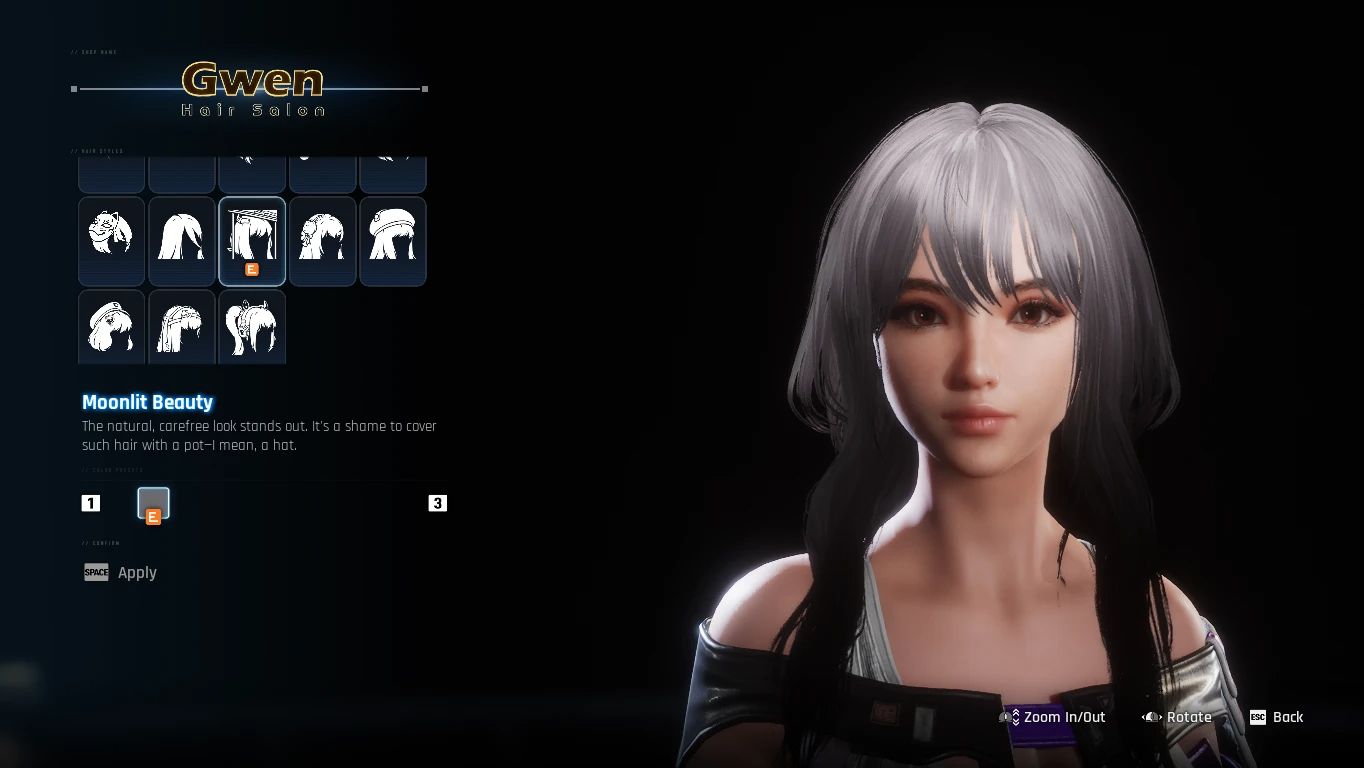This screenshot has height=768, width=1364.
Task: Click the Rotate camera icon near the bottom
Action: click(x=1148, y=717)
